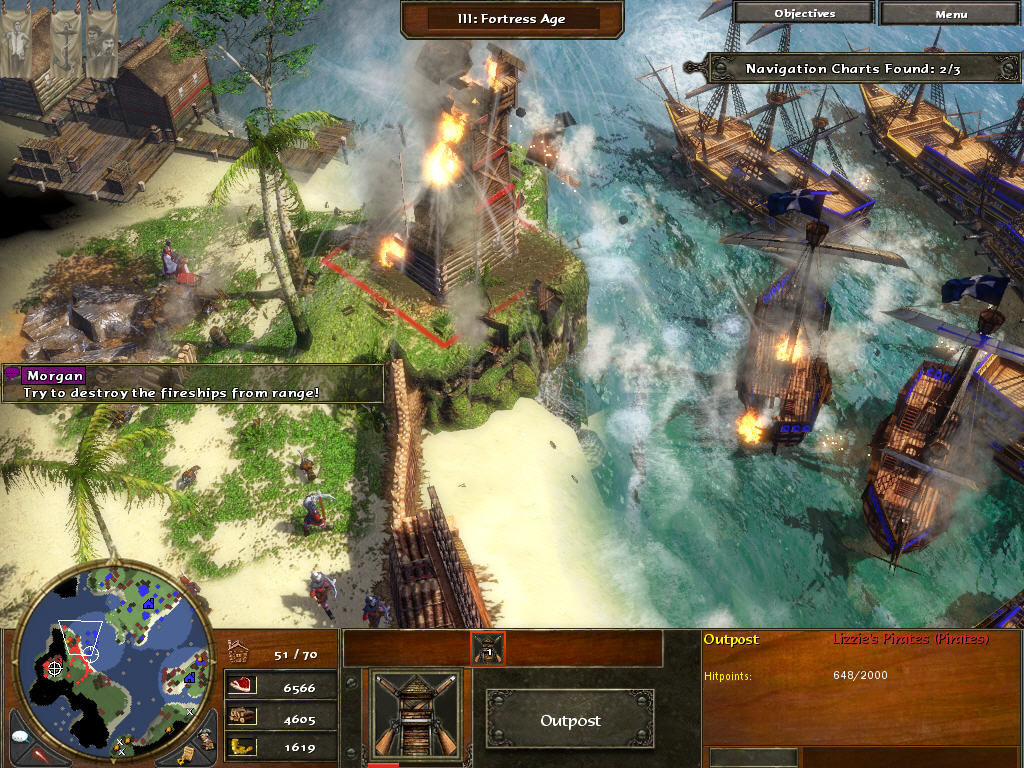Open the game Menu

pyautogui.click(x=950, y=14)
